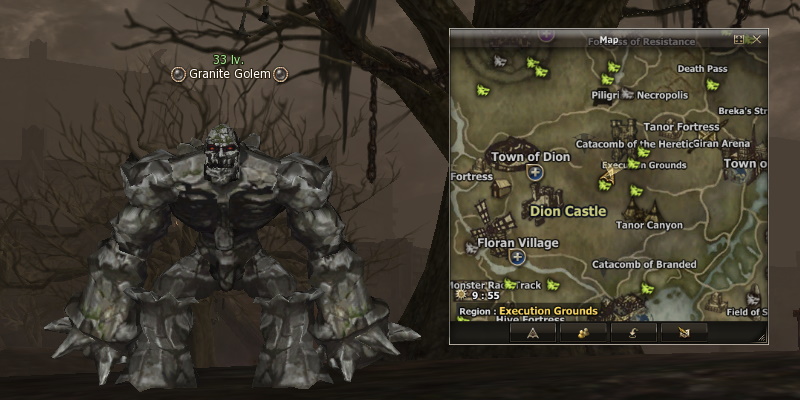The width and height of the screenshot is (800, 400).
Task: Select Catacomb of Branded on the map
Action: (x=644, y=265)
